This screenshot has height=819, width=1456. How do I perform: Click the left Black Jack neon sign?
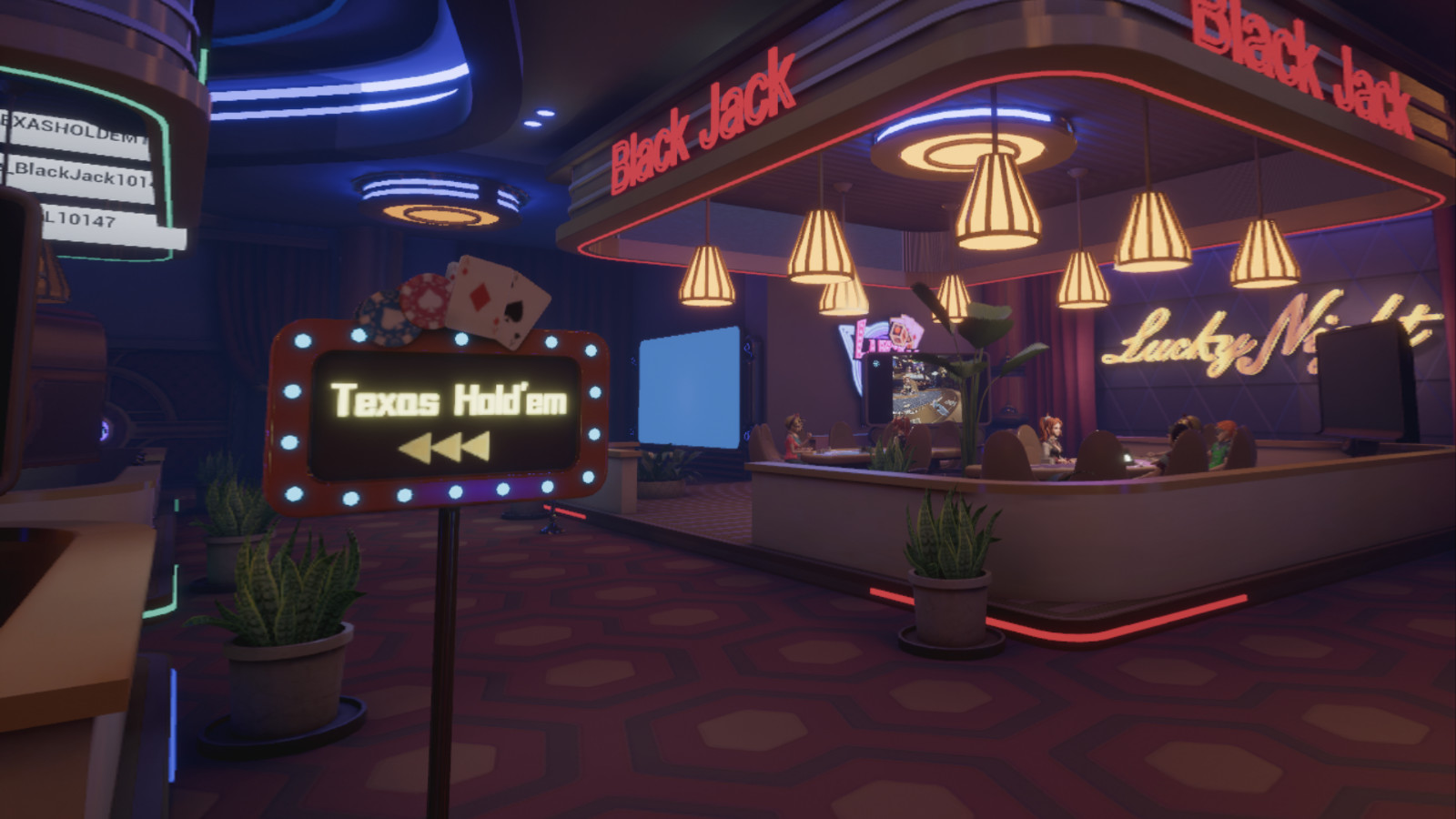pyautogui.click(x=705, y=118)
